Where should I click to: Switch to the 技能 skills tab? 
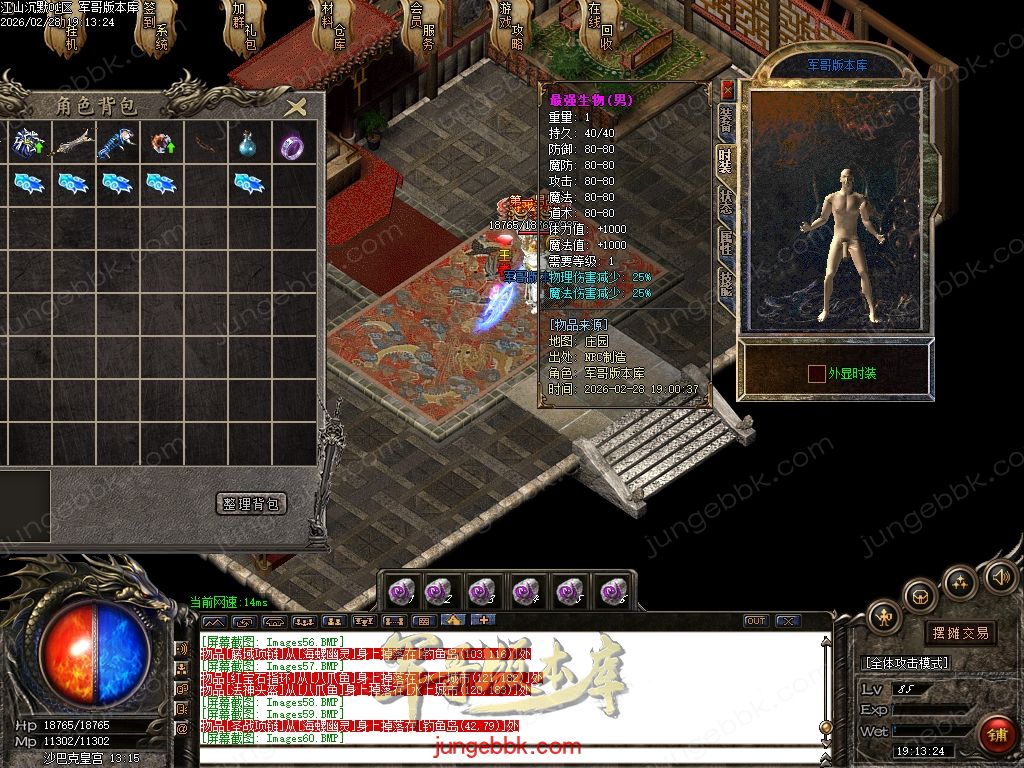726,287
